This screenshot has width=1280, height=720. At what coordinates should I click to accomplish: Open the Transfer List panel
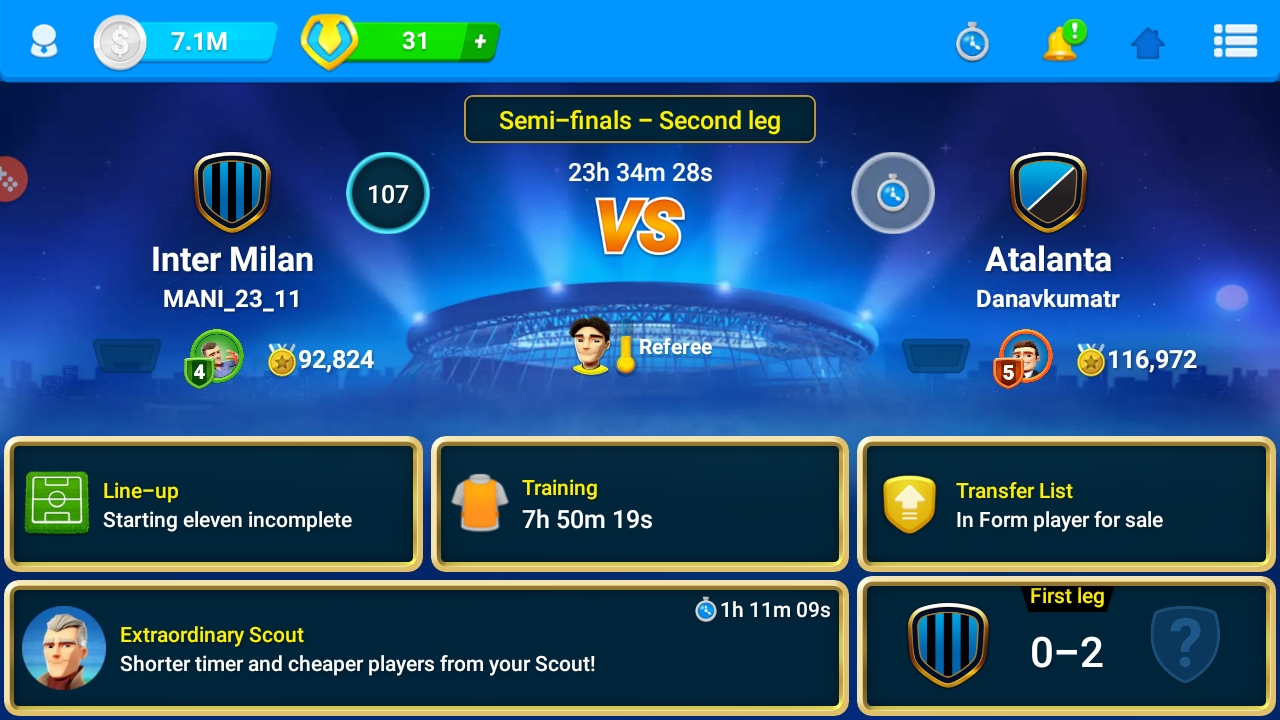[1066, 504]
